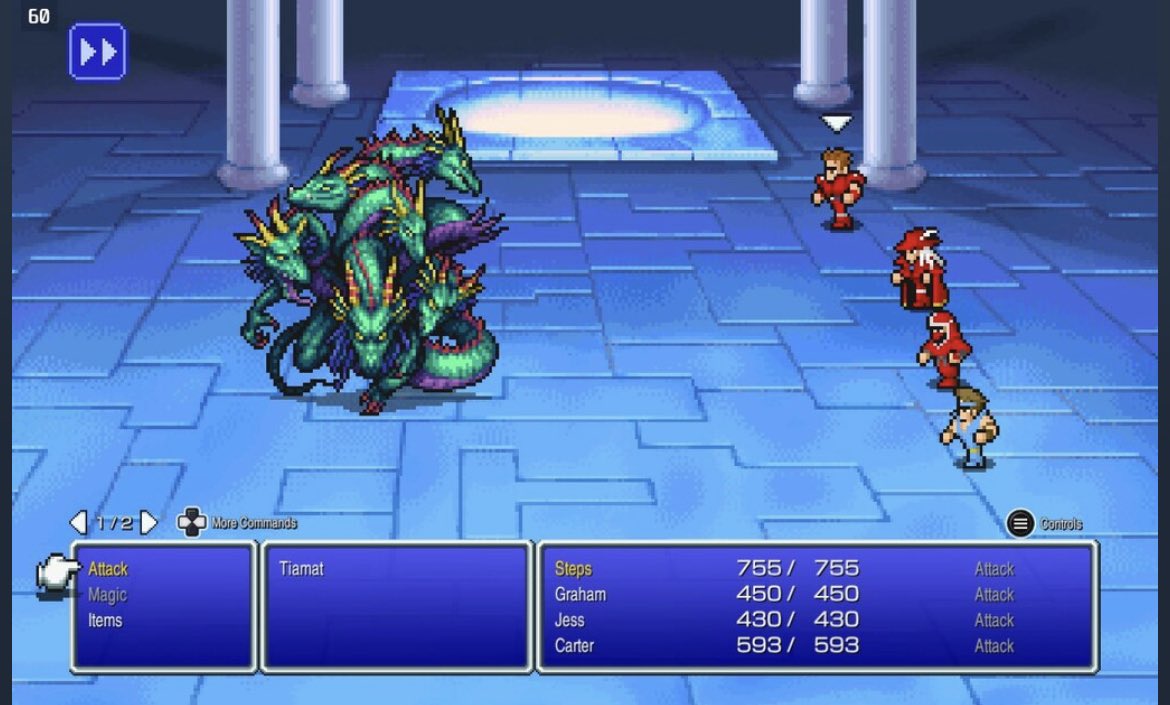Open the Controls menu button
Image resolution: width=1170 pixels, height=705 pixels.
click(x=1020, y=523)
